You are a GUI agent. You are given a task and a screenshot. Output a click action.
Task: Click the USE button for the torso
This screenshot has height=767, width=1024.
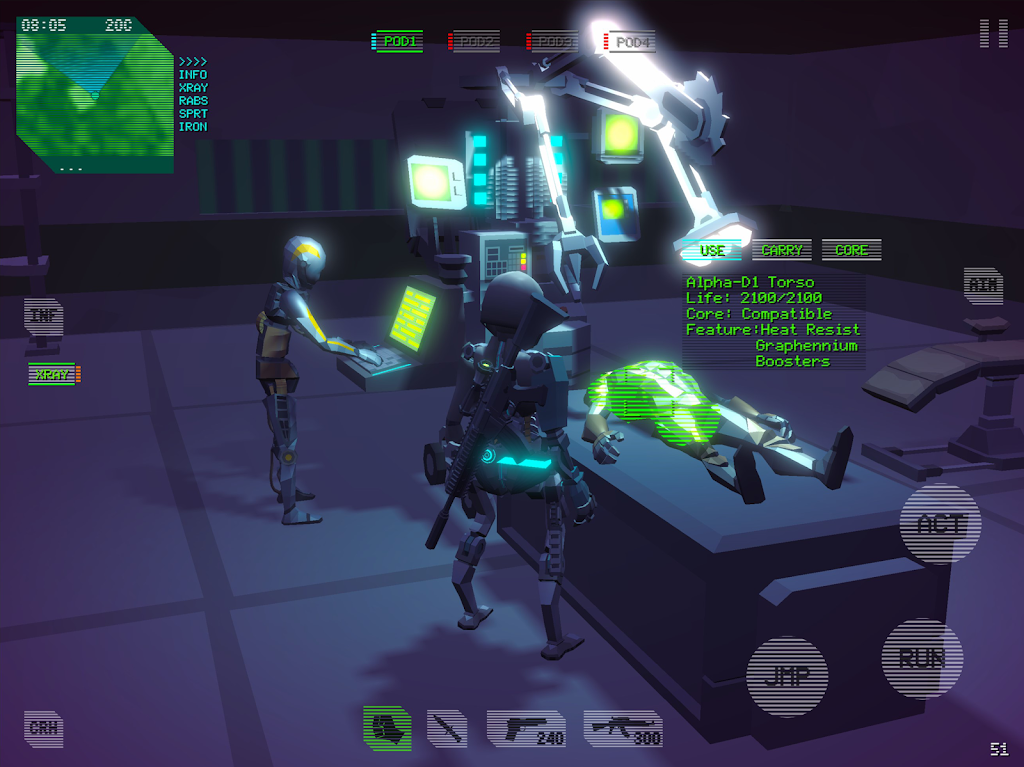(x=712, y=250)
